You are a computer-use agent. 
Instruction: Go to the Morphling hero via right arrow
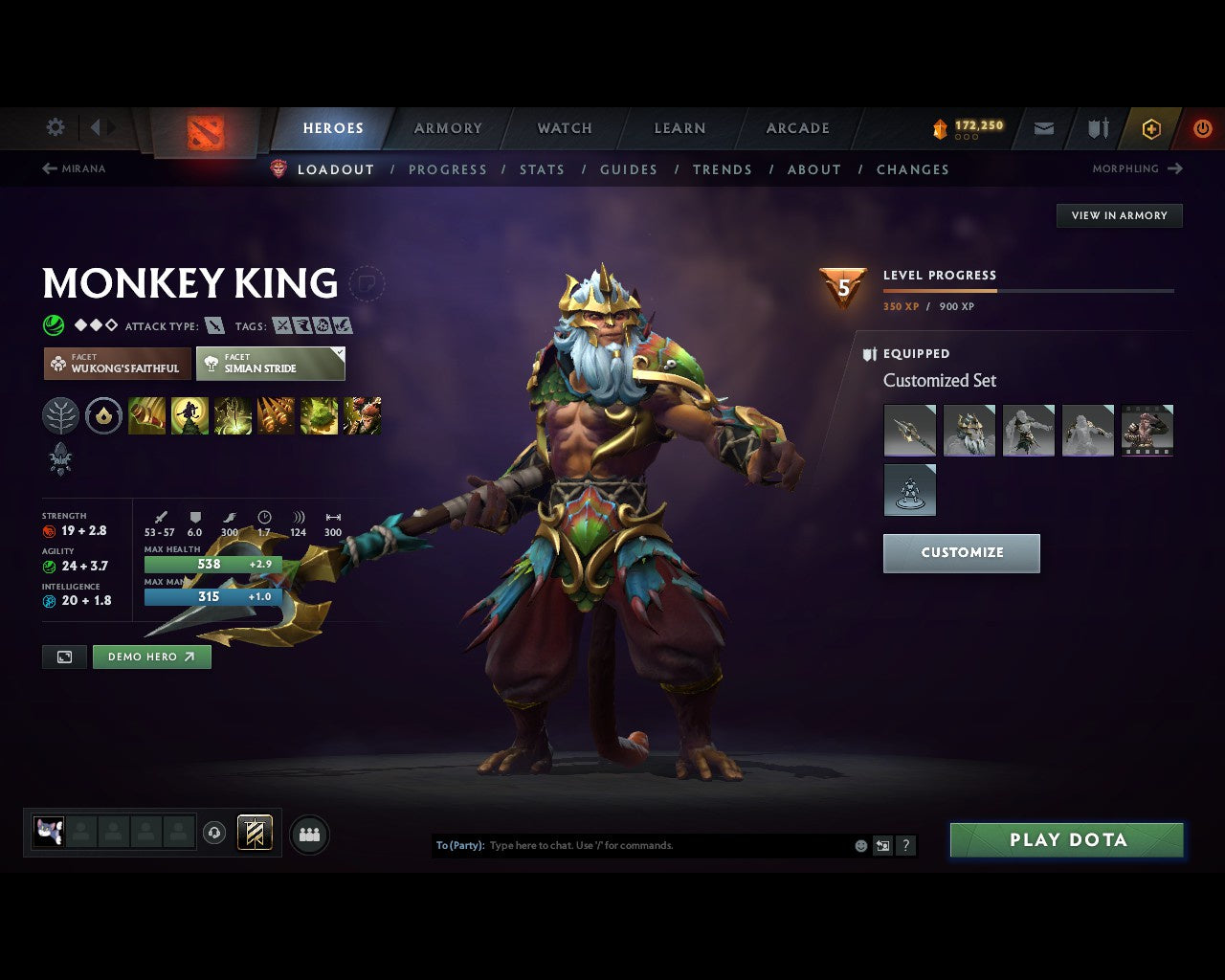pos(1175,168)
